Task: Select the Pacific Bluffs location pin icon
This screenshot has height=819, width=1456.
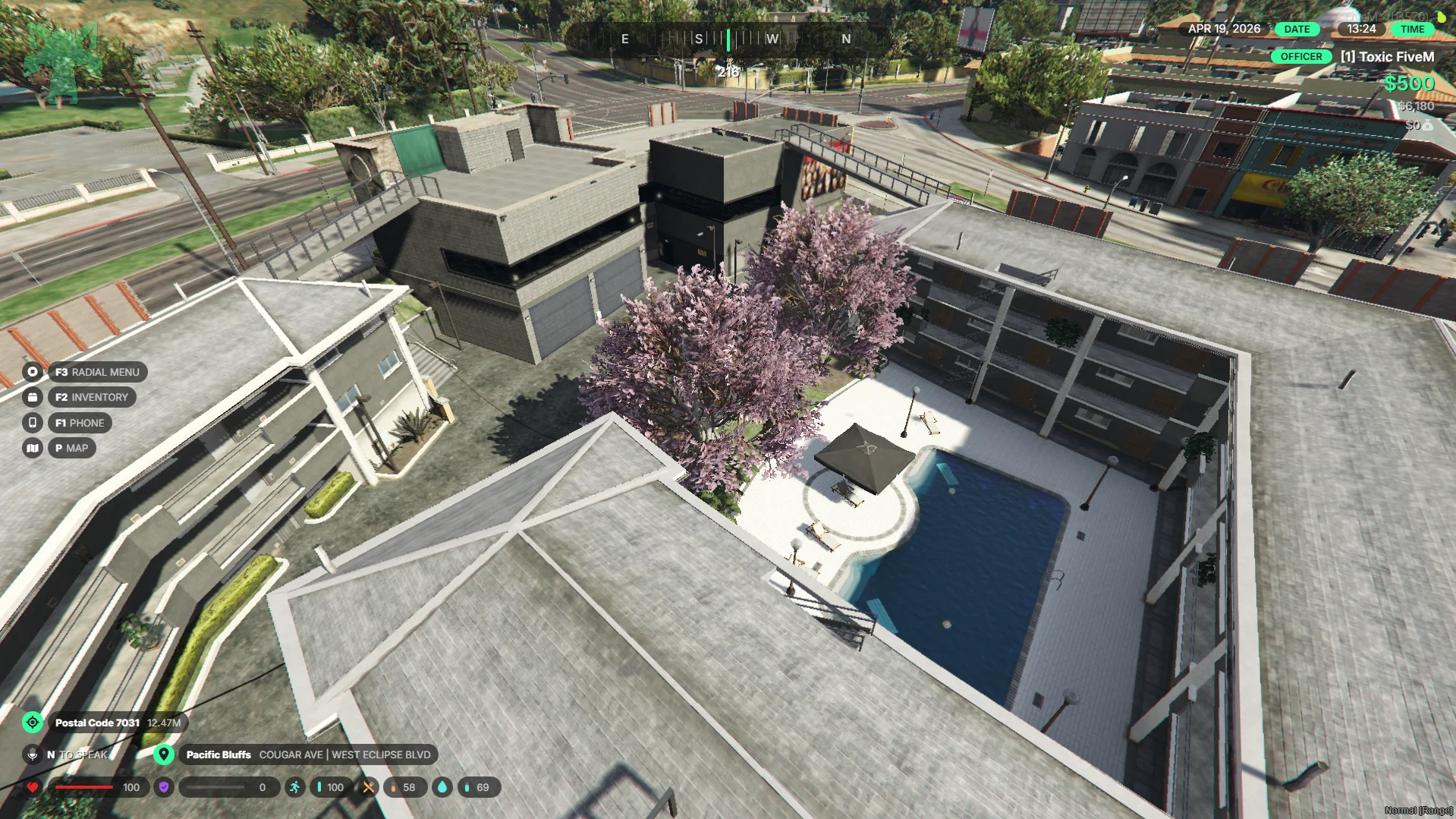Action: (x=163, y=754)
